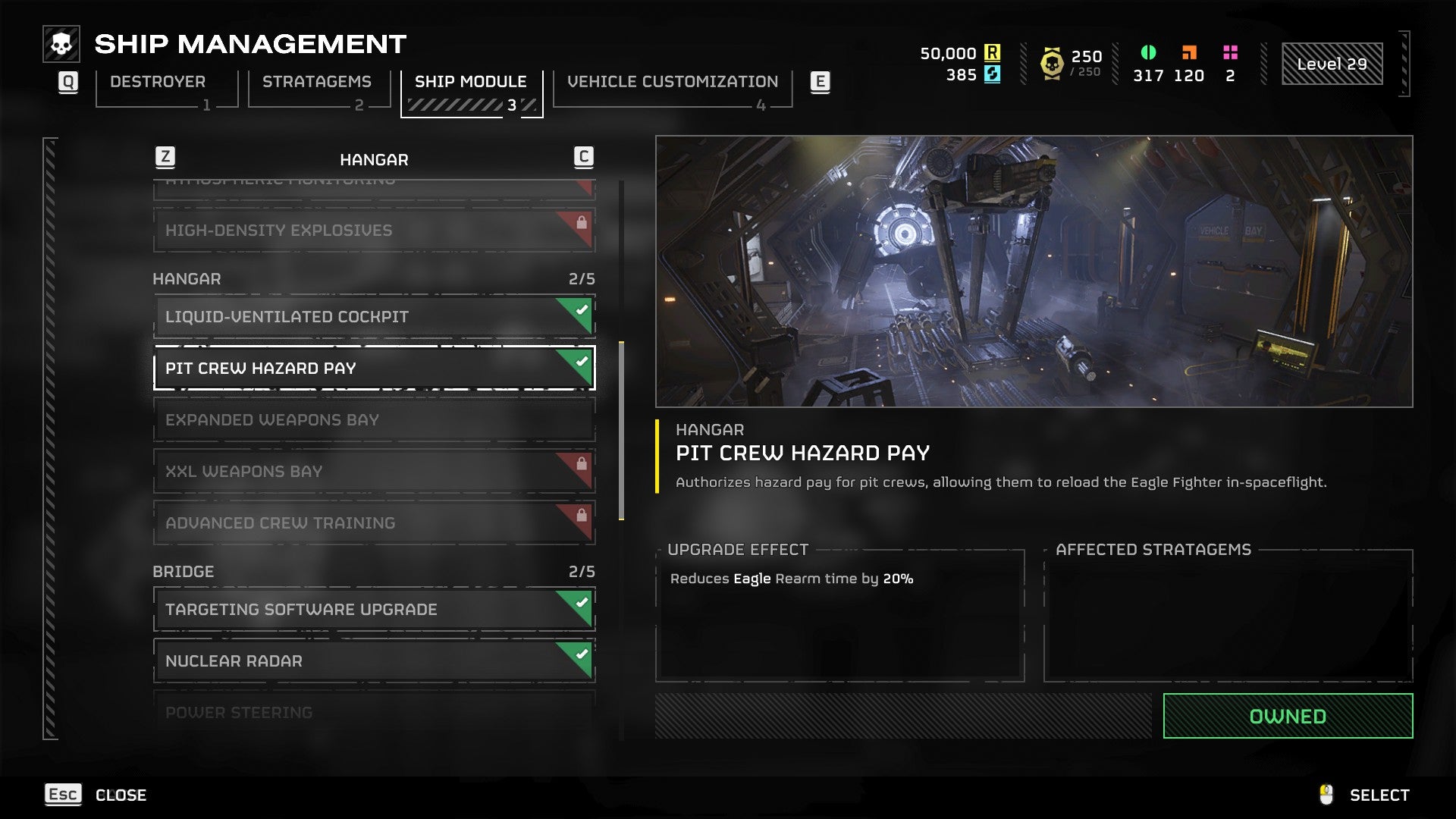Open the Stratagems tab
1456x819 pixels.
317,82
